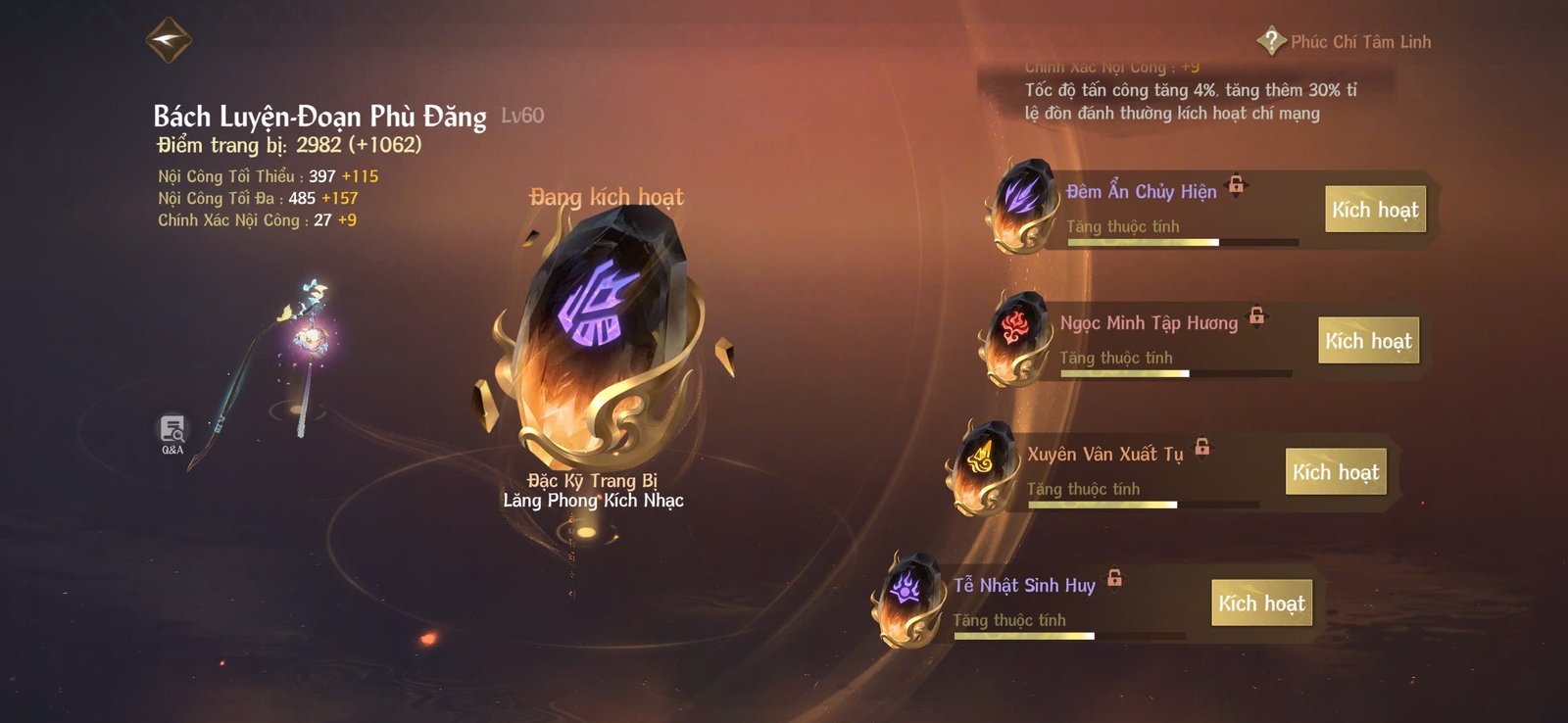Activate Kích hoạt for Đêm Ẩn Chủy Hiện
The width and height of the screenshot is (1568, 723).
[1374, 209]
